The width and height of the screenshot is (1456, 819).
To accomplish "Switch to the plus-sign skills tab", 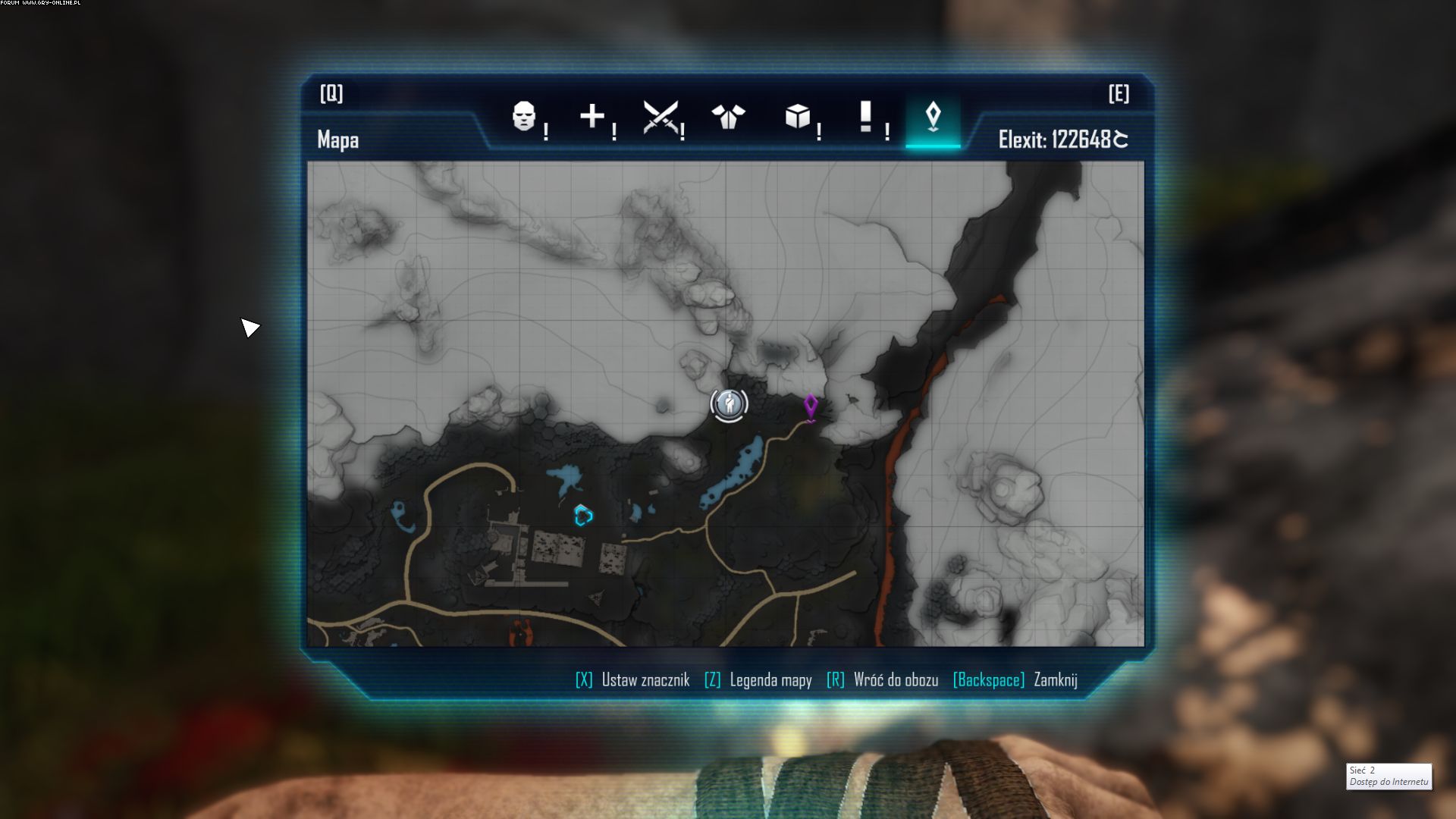I will point(592,117).
